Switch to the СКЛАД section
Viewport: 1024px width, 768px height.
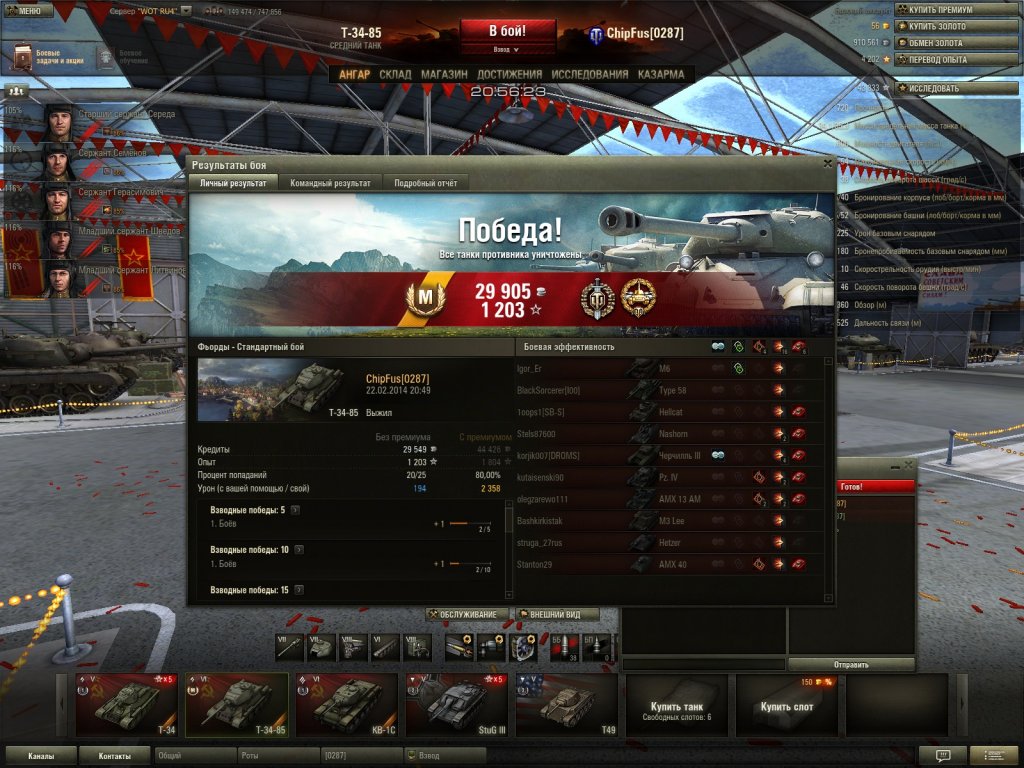pyautogui.click(x=395, y=74)
